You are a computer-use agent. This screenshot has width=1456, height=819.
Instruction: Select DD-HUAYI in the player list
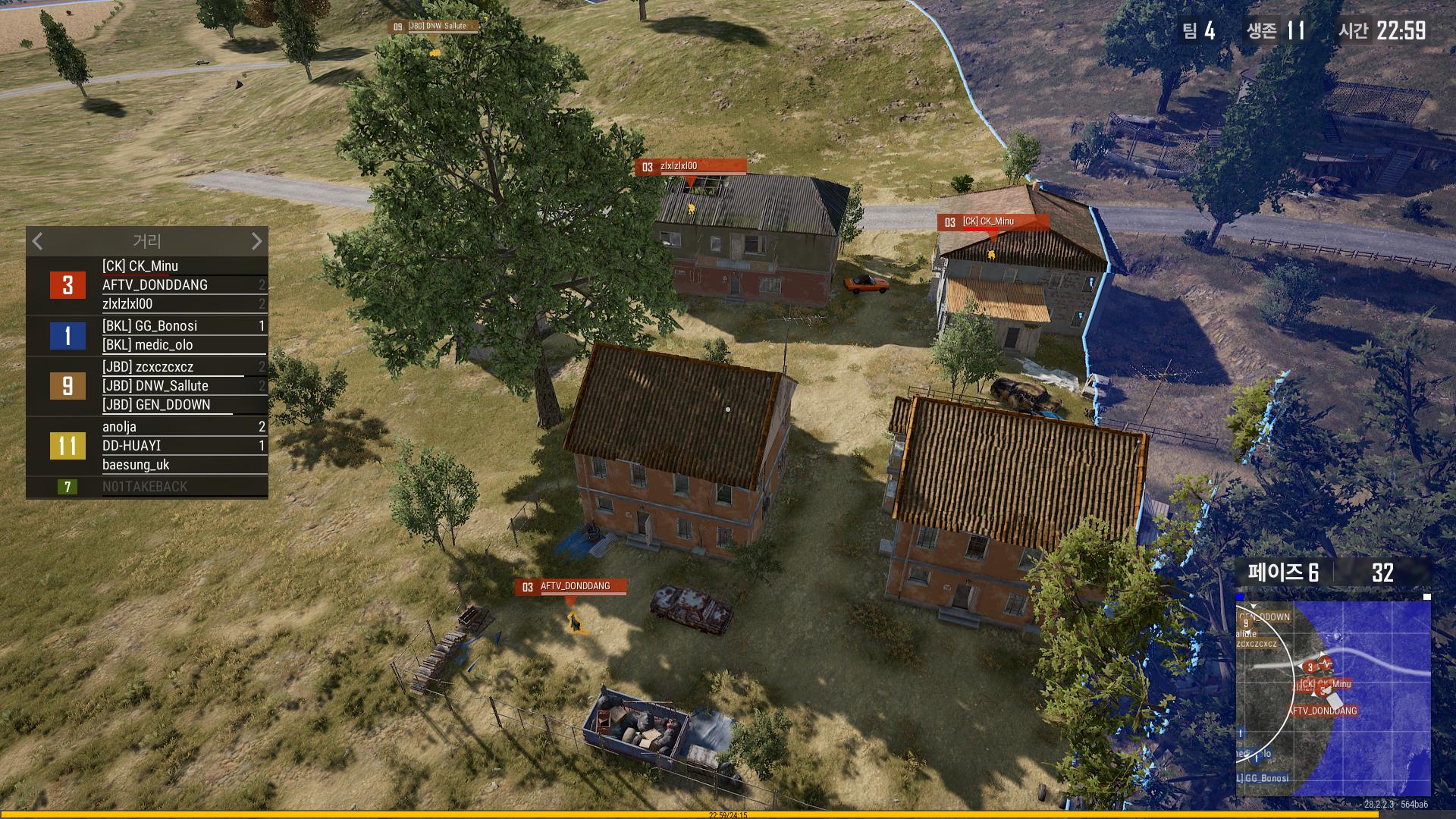182,446
